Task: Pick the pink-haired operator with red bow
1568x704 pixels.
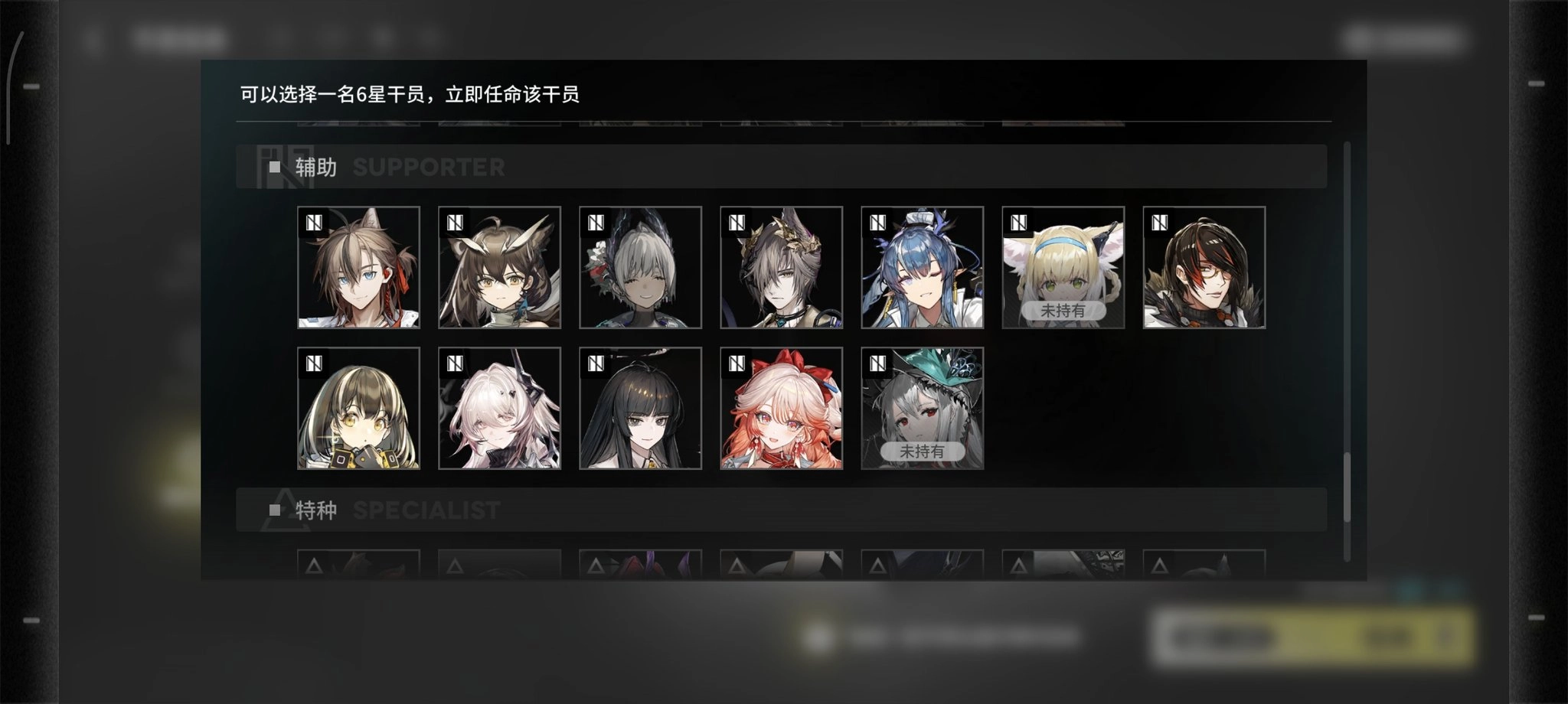Action: coord(781,408)
